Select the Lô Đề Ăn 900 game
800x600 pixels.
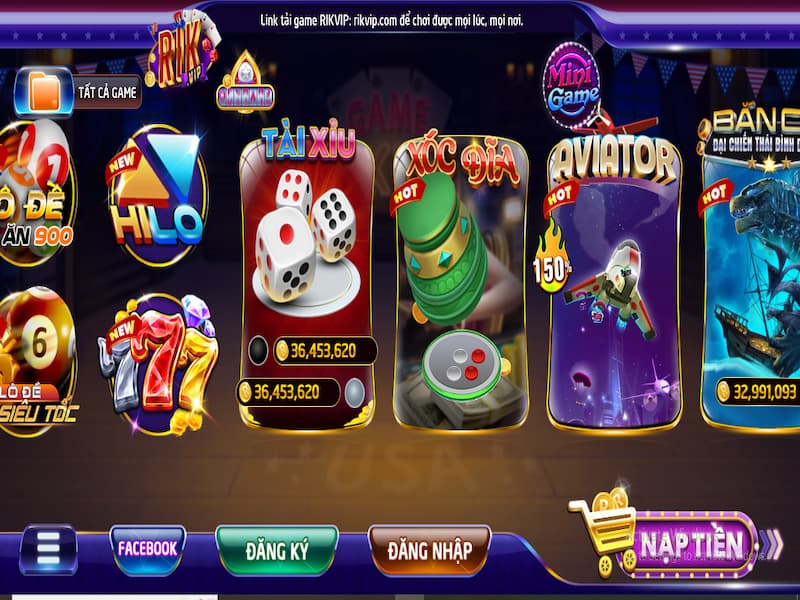34,195
